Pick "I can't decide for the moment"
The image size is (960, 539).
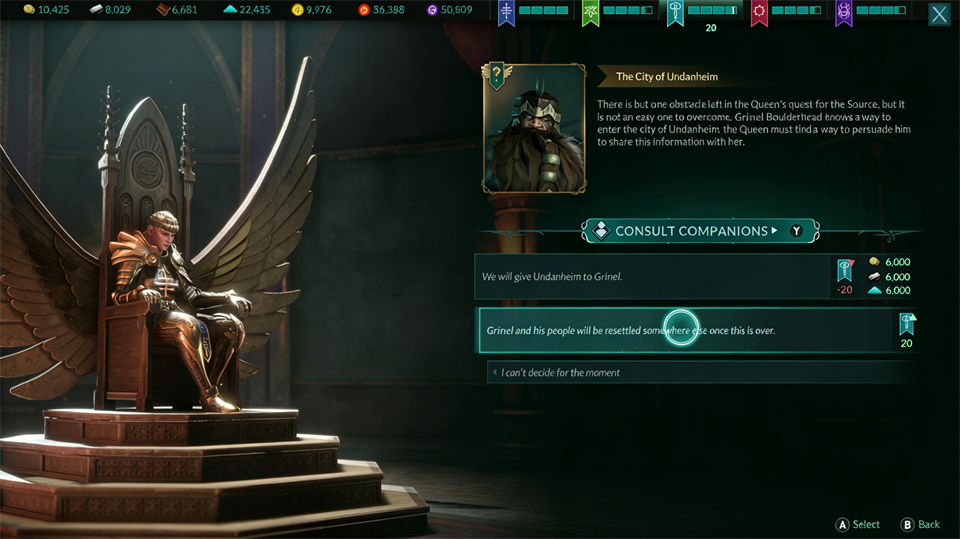pyautogui.click(x=700, y=372)
